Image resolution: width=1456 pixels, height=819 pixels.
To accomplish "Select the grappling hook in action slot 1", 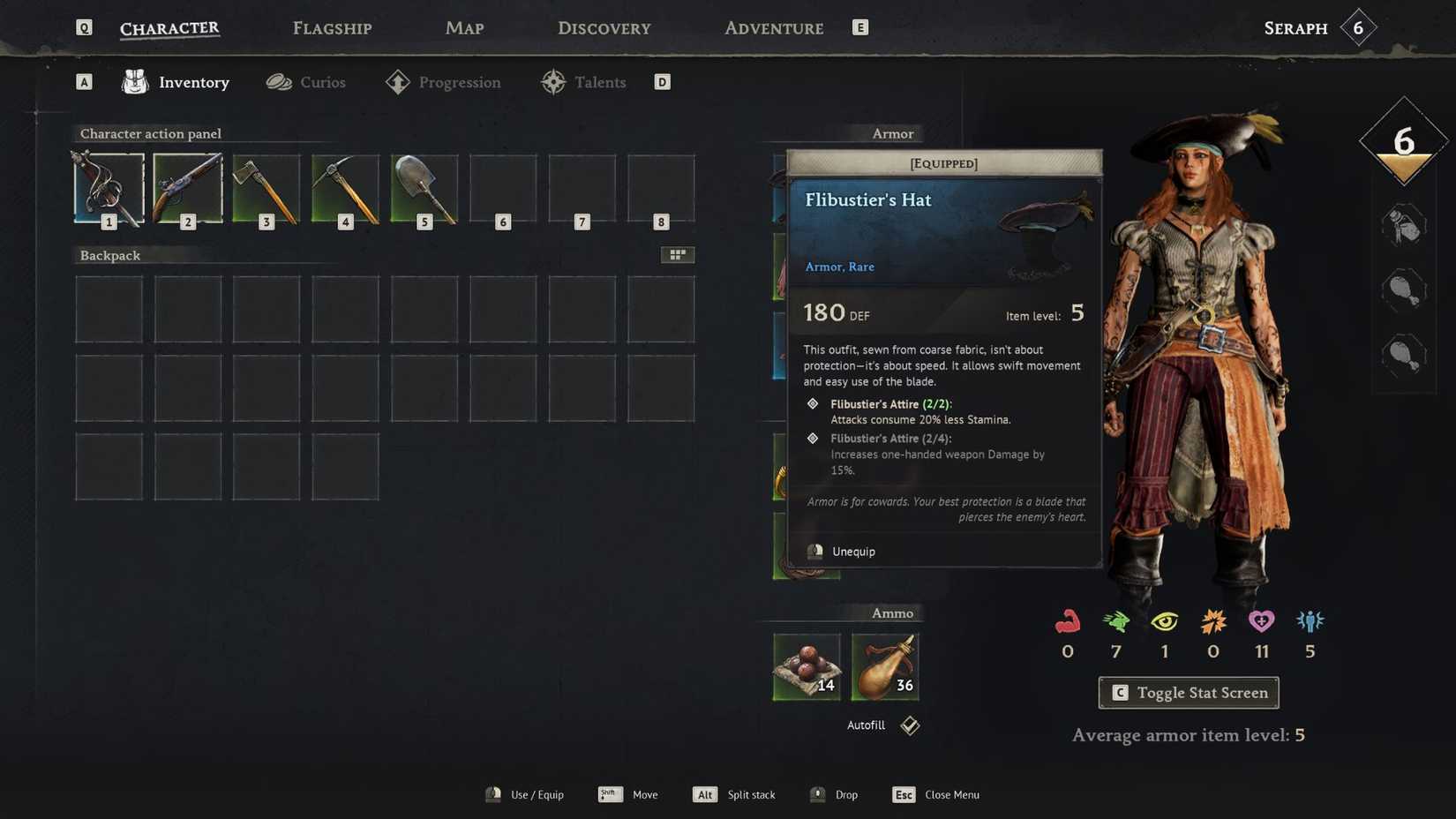I will [108, 188].
